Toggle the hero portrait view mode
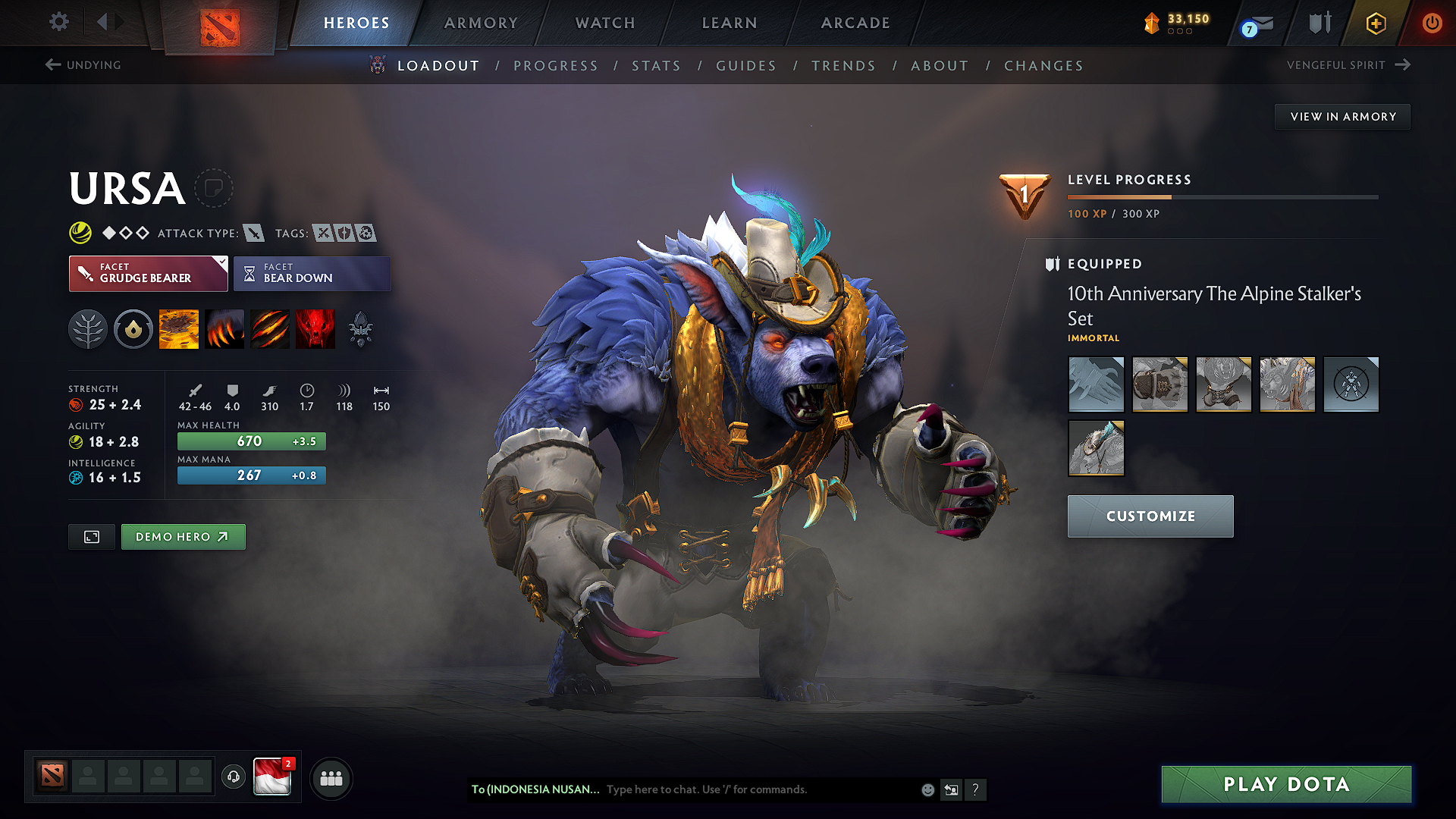Screen dimensions: 1456x819 [x=91, y=536]
